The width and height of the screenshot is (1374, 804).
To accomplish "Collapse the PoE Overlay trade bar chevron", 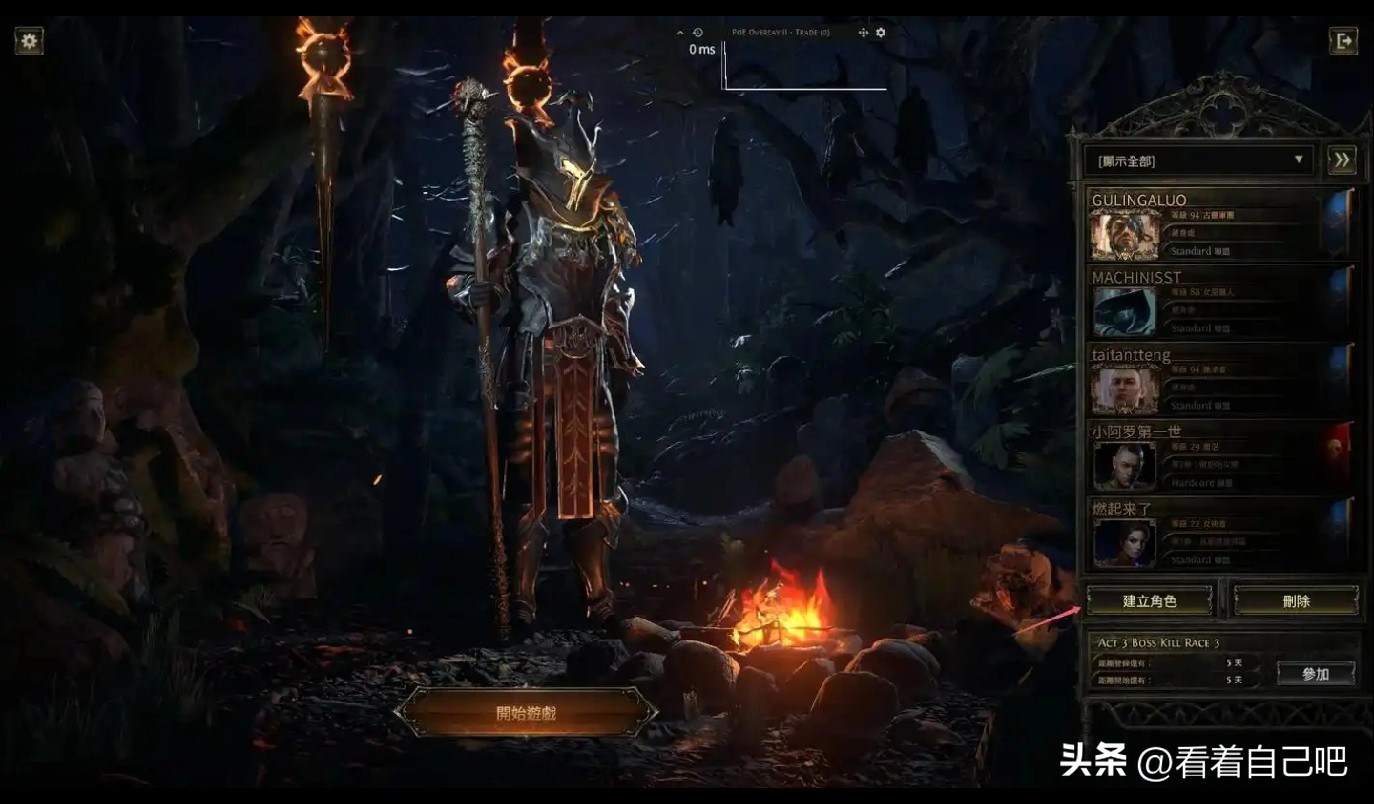I will pos(681,33).
